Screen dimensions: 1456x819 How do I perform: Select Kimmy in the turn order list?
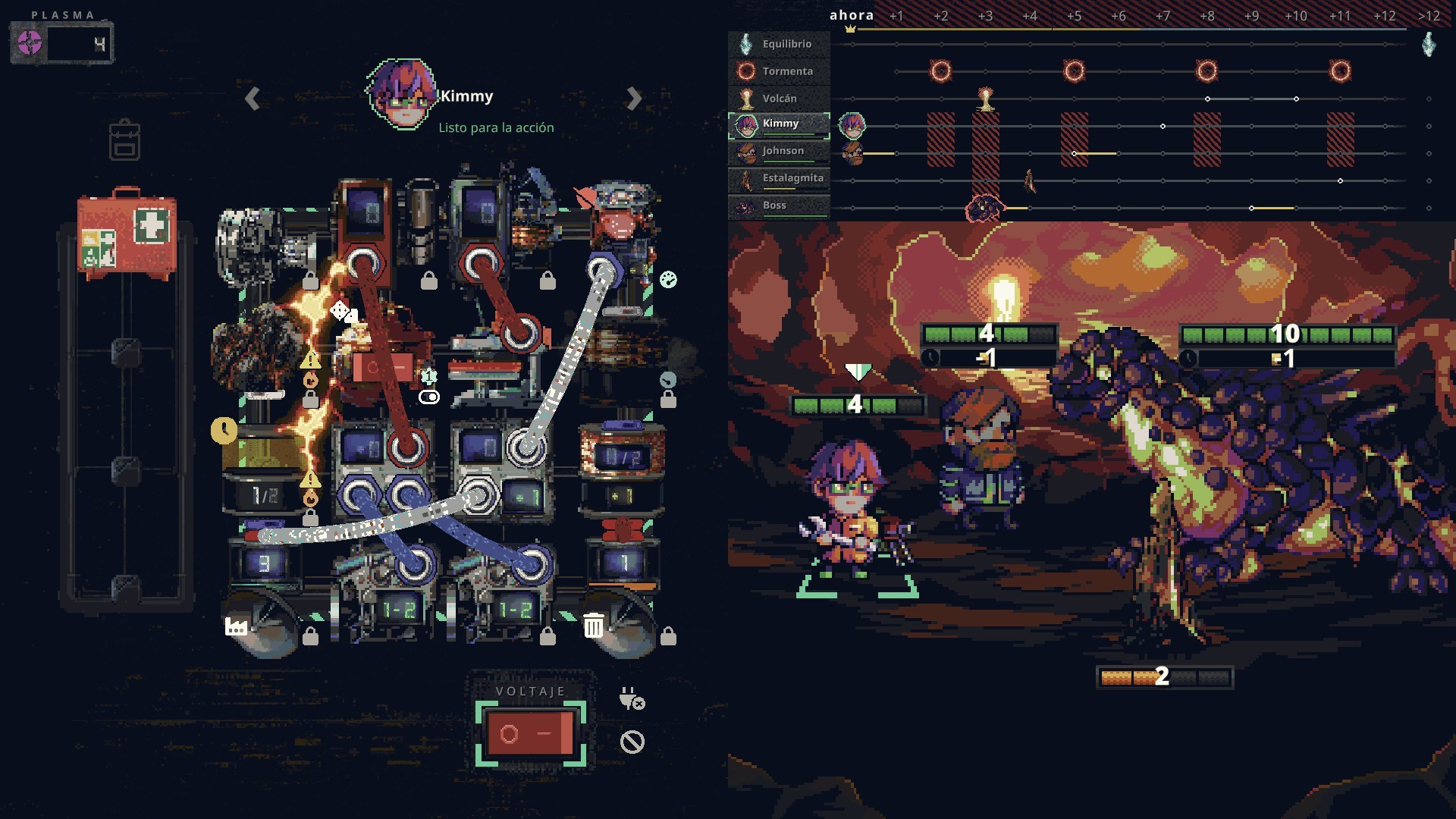tap(779, 124)
